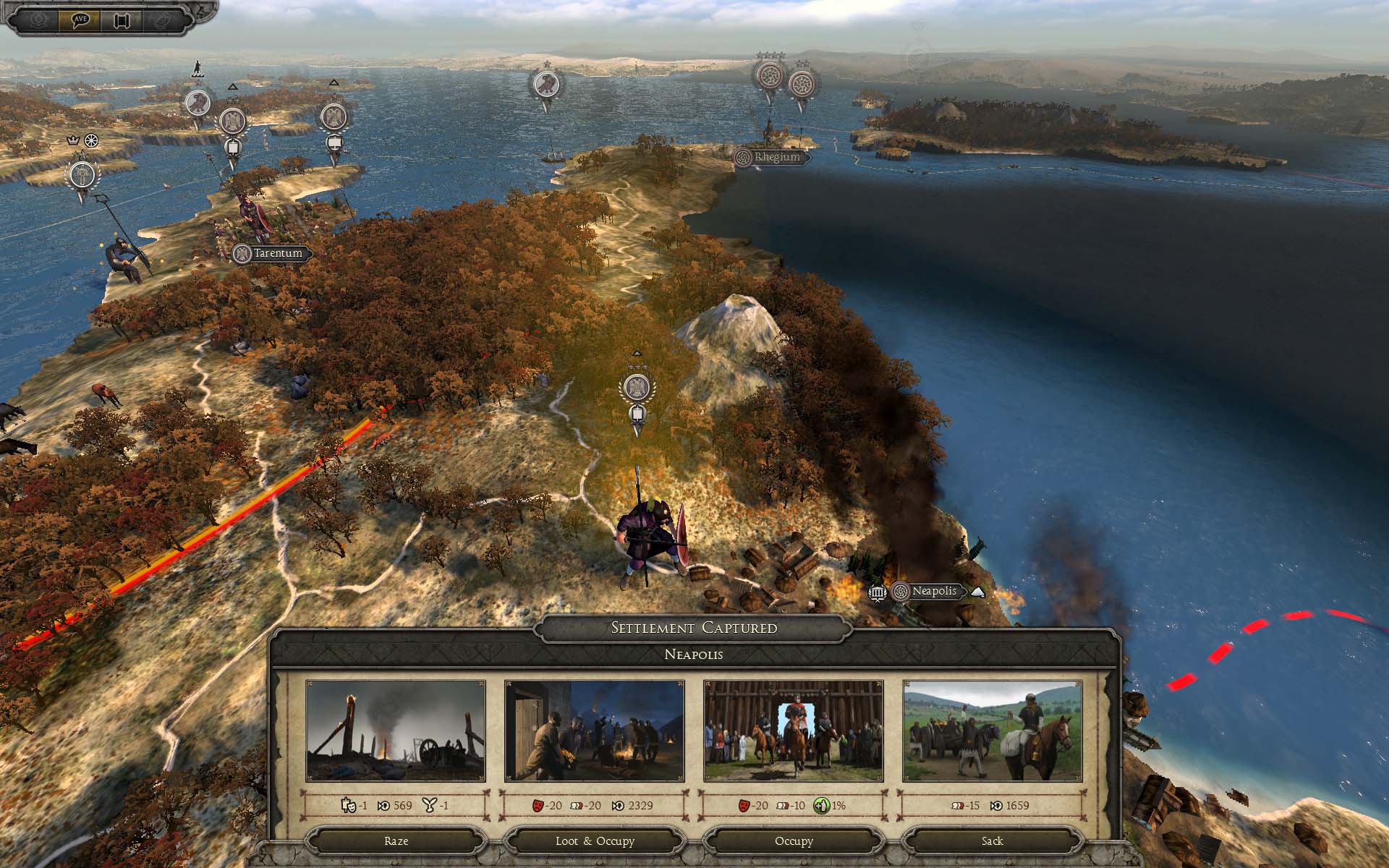Select the horsemen entering gate picture
The image size is (1389, 868).
794,731
